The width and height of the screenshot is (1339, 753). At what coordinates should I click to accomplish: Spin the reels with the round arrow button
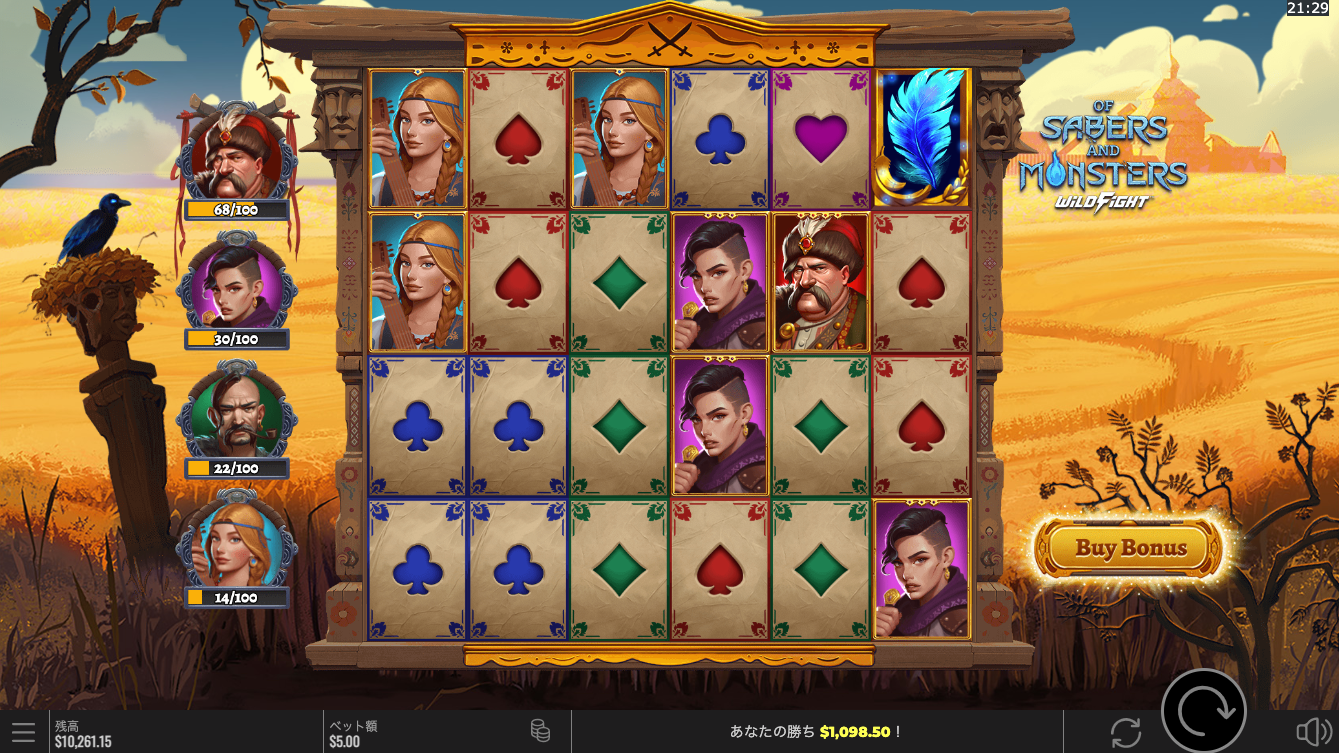coord(1203,711)
